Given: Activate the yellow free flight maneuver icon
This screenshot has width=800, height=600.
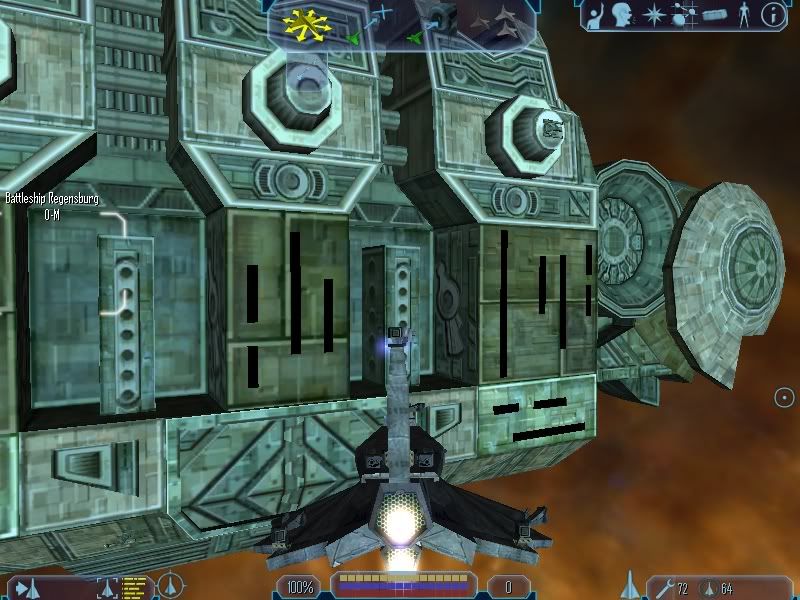Looking at the screenshot, I should (306, 24).
